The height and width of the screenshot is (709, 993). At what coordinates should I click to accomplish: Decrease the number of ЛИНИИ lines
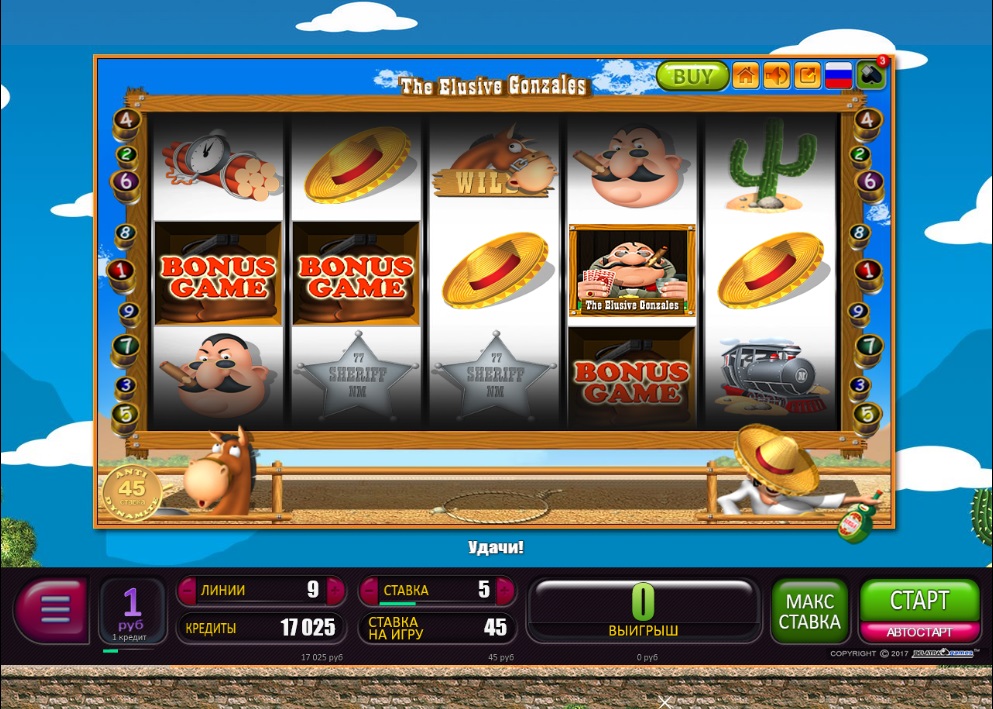(x=186, y=590)
